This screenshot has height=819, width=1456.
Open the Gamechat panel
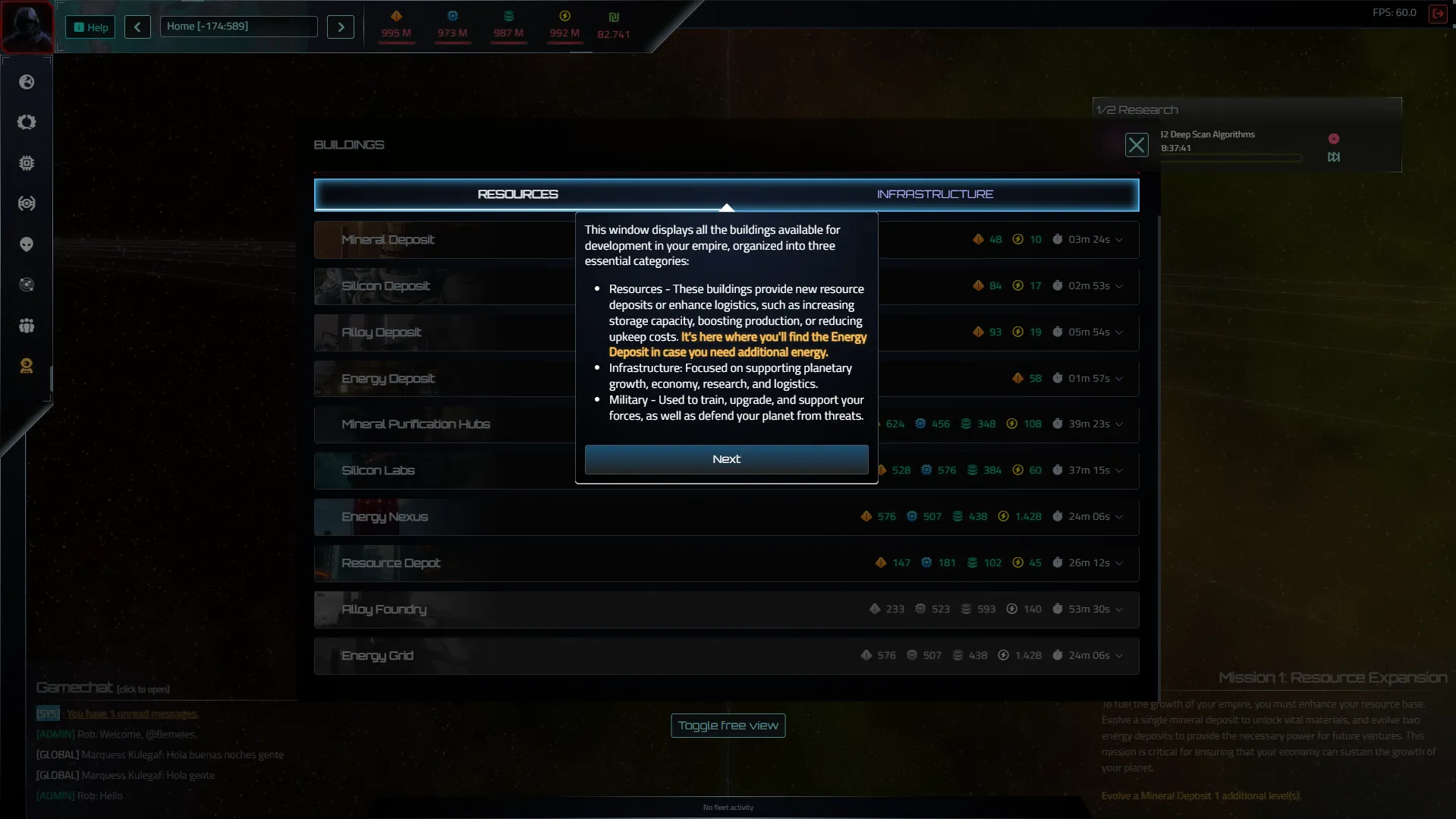(x=75, y=688)
